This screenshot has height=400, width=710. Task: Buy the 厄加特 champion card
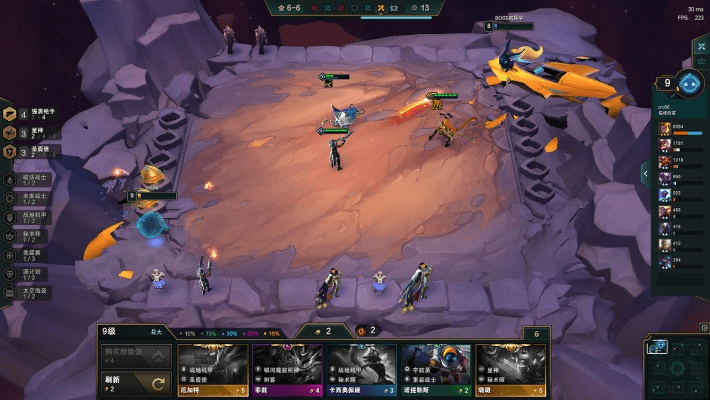point(212,370)
